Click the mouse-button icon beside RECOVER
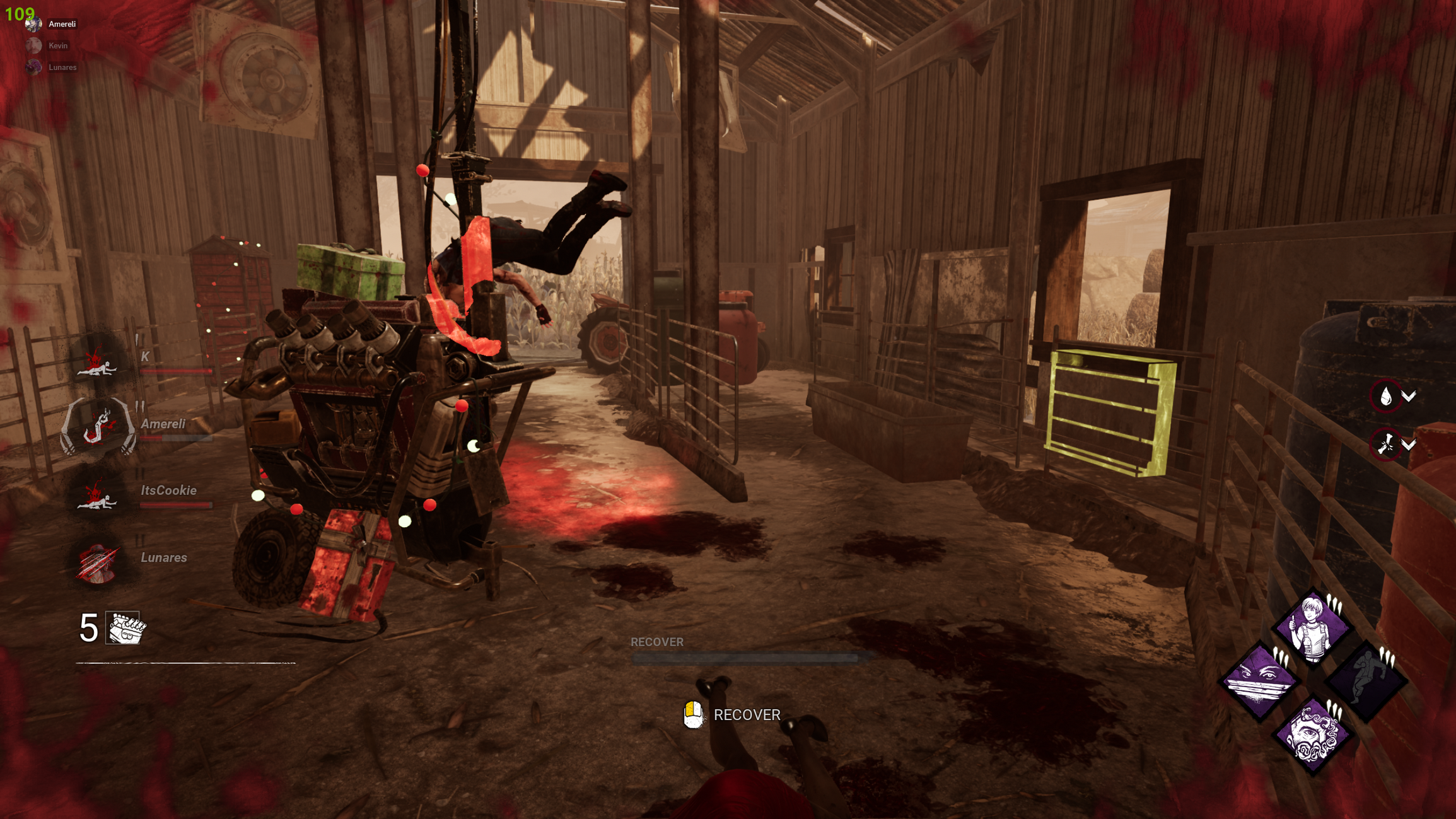 [694, 716]
